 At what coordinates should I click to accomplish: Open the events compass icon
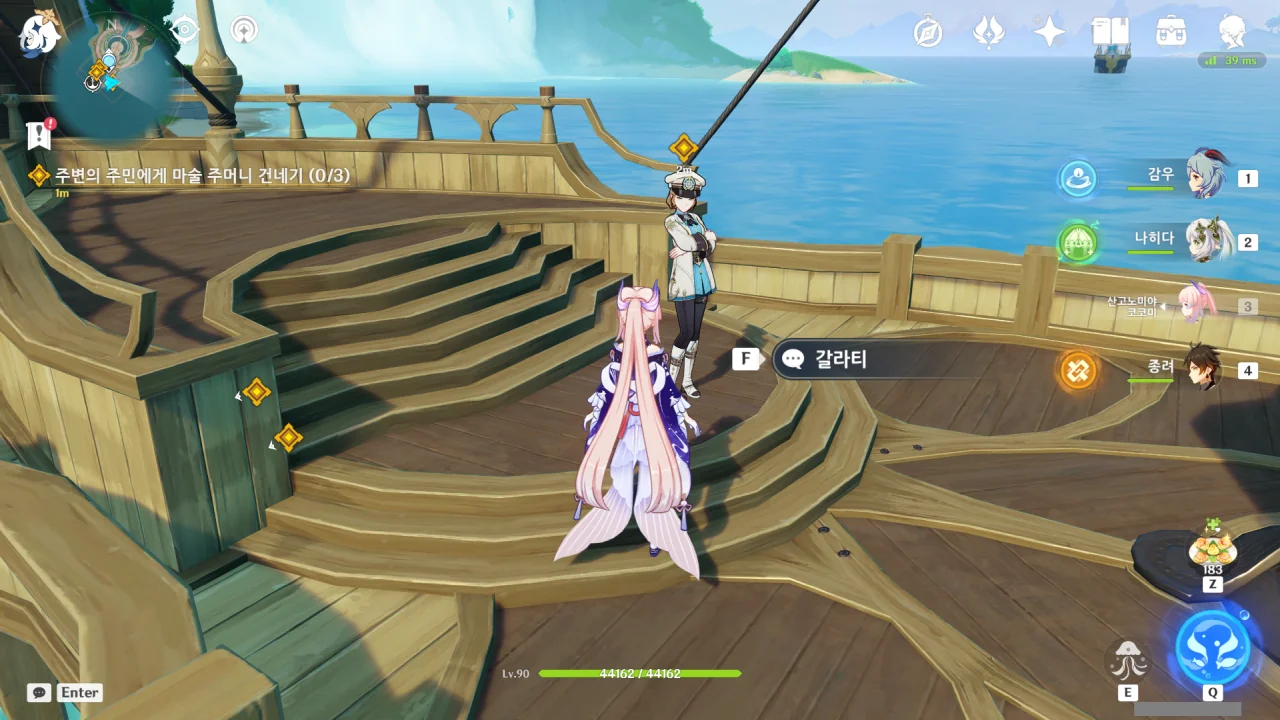pyautogui.click(x=929, y=33)
